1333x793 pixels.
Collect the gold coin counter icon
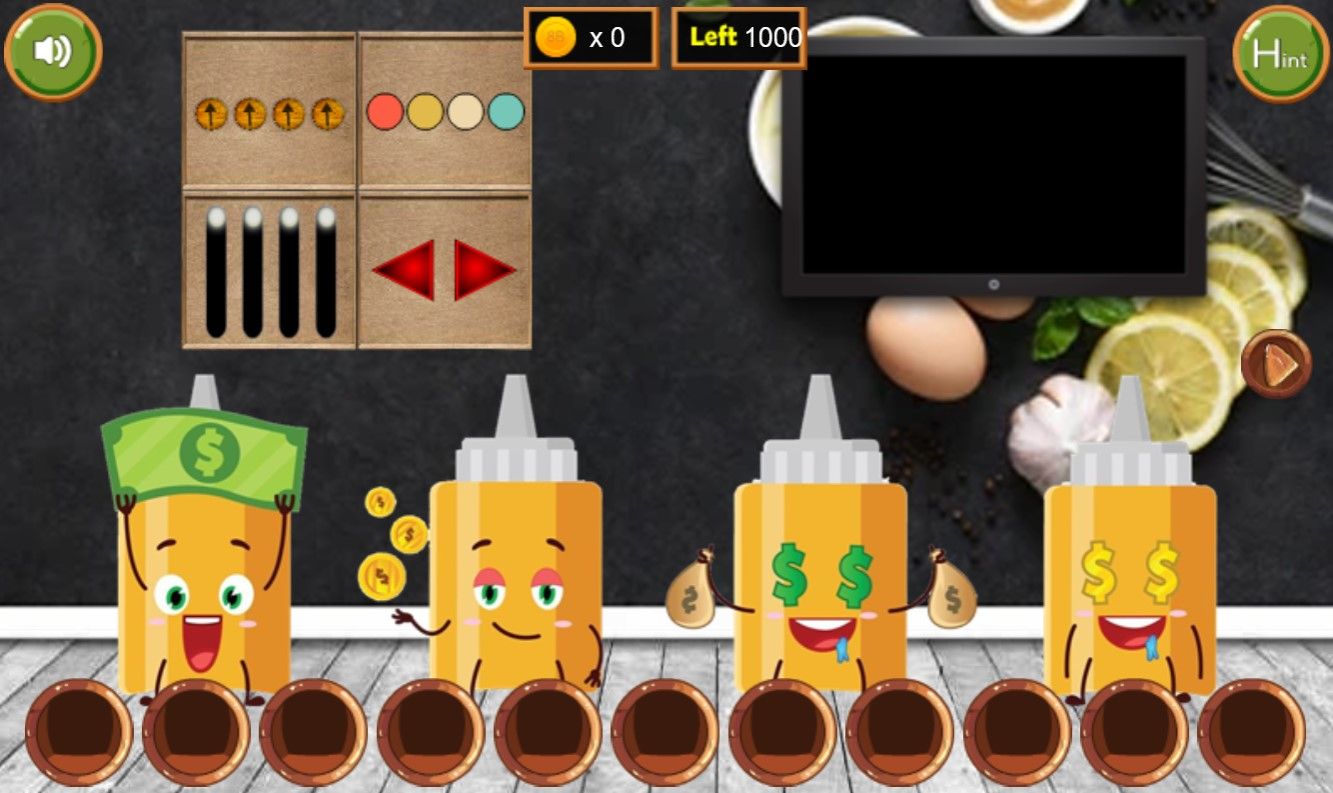click(x=556, y=38)
